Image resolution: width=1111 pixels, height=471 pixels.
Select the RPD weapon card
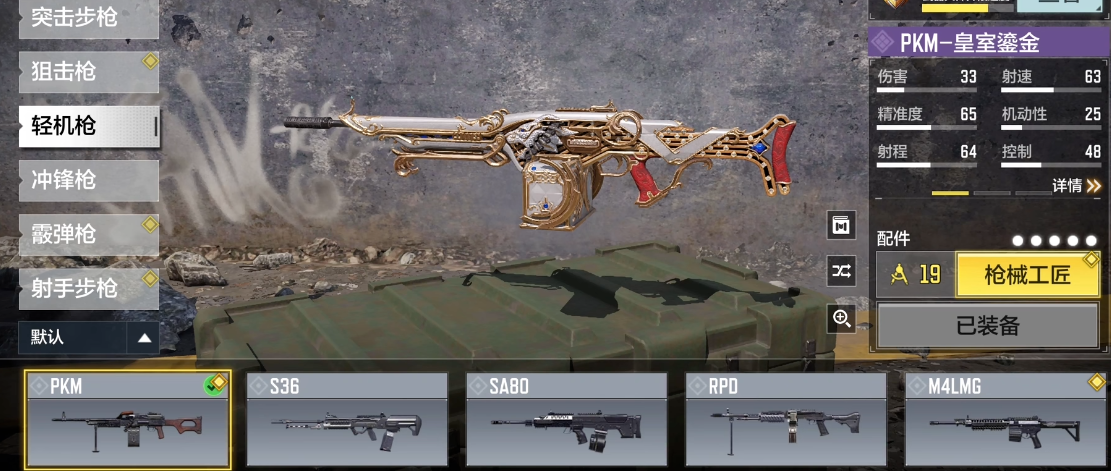click(x=786, y=421)
